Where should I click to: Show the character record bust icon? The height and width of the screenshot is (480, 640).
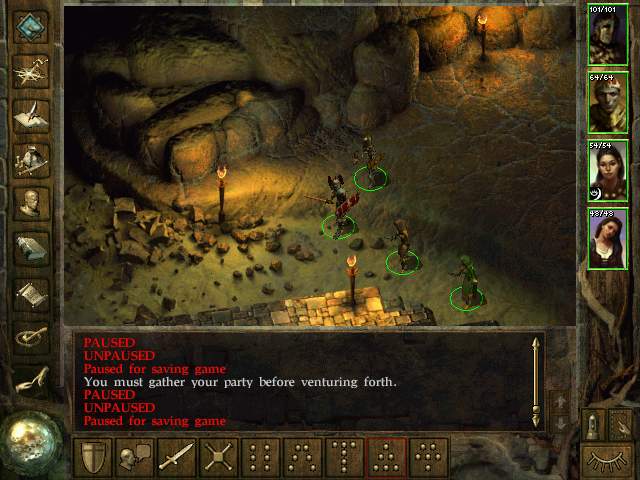point(32,203)
